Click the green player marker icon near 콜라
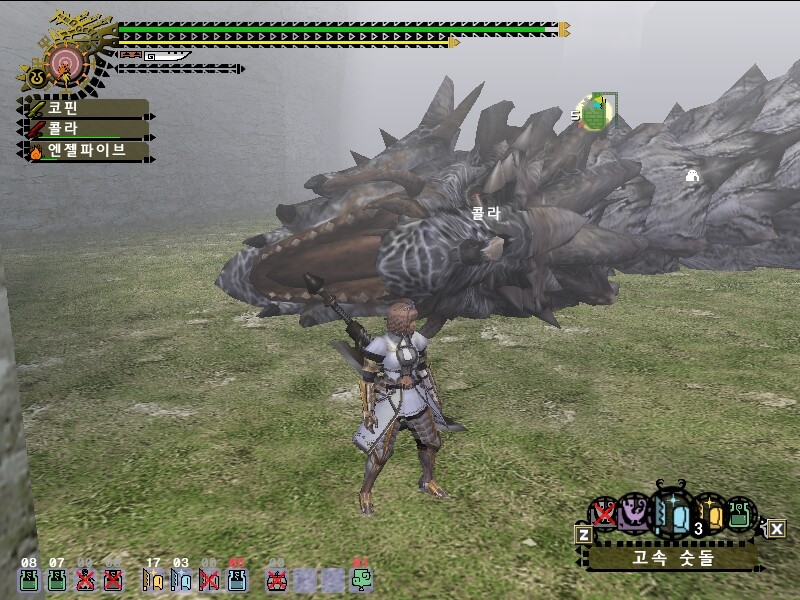Image resolution: width=800 pixels, height=600 pixels. [x=597, y=111]
